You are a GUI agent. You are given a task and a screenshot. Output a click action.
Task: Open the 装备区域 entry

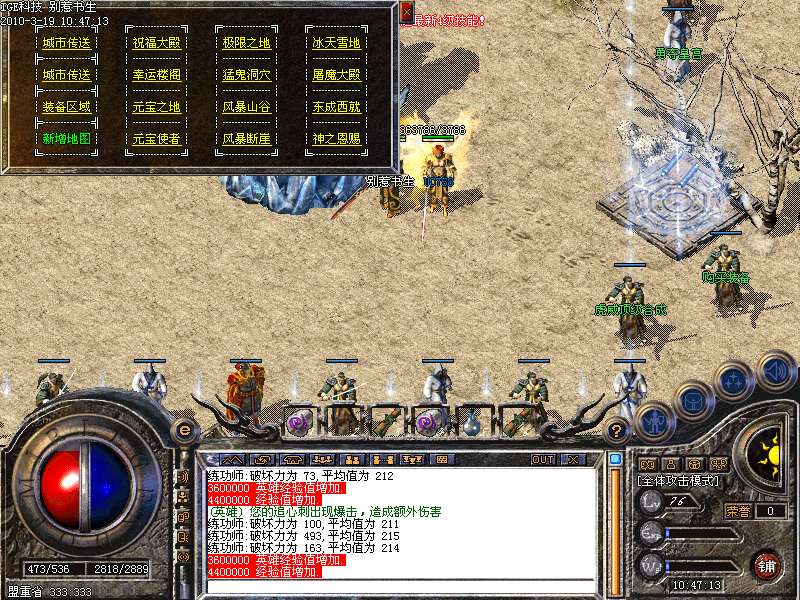click(x=66, y=107)
